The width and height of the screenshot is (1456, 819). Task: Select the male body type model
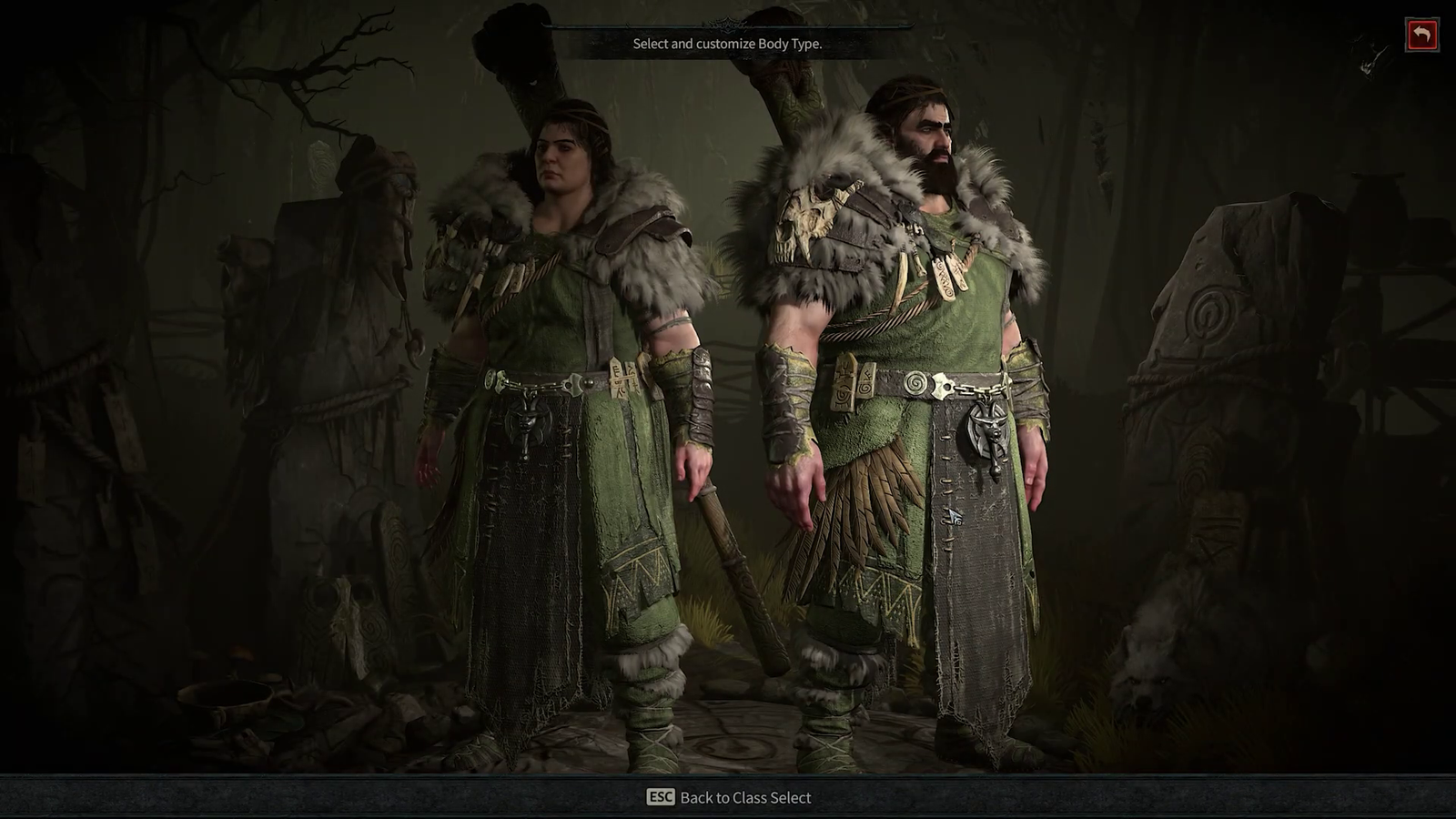[x=910, y=382]
